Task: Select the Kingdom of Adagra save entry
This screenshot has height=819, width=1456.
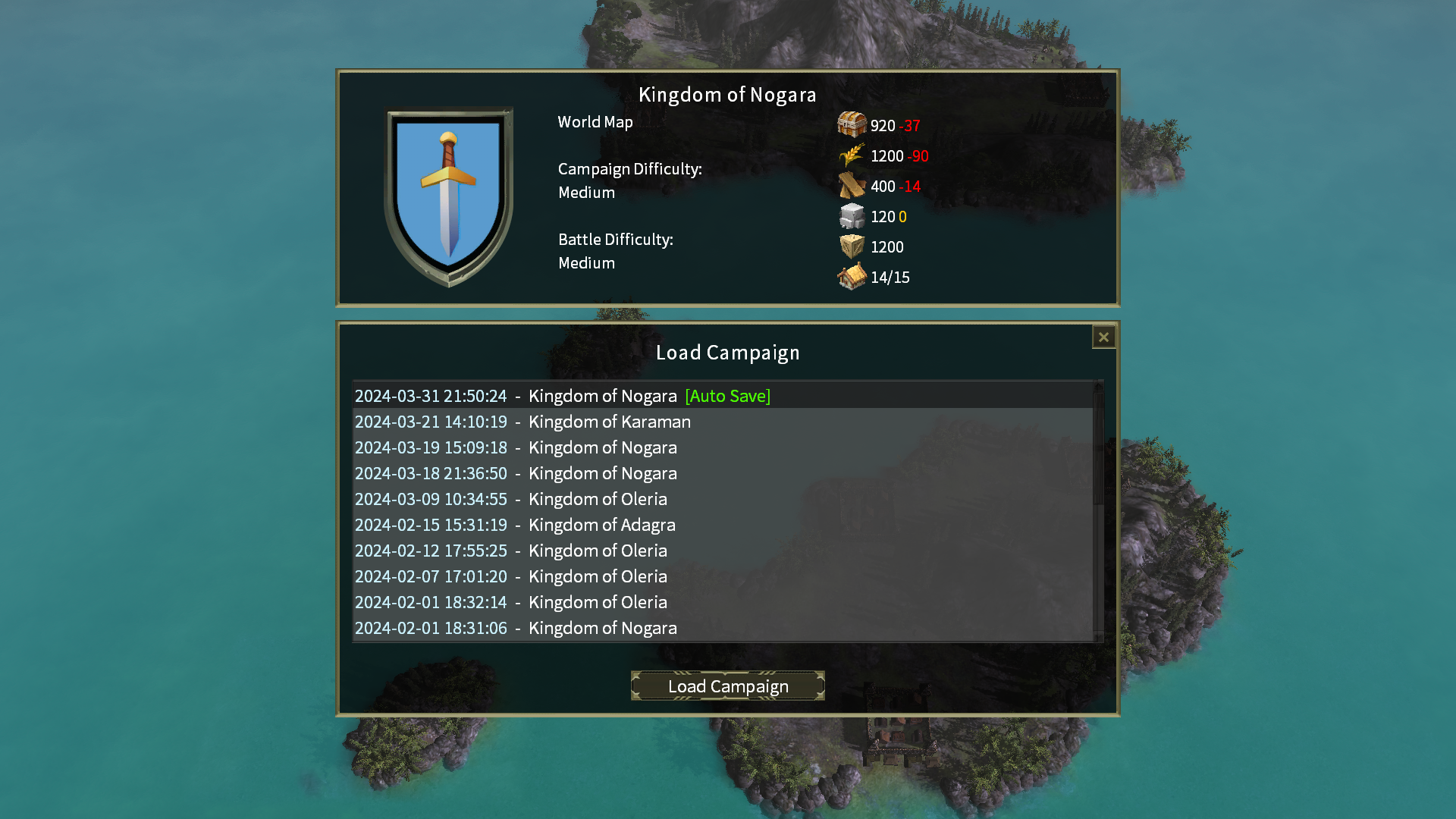Action: 515,524
